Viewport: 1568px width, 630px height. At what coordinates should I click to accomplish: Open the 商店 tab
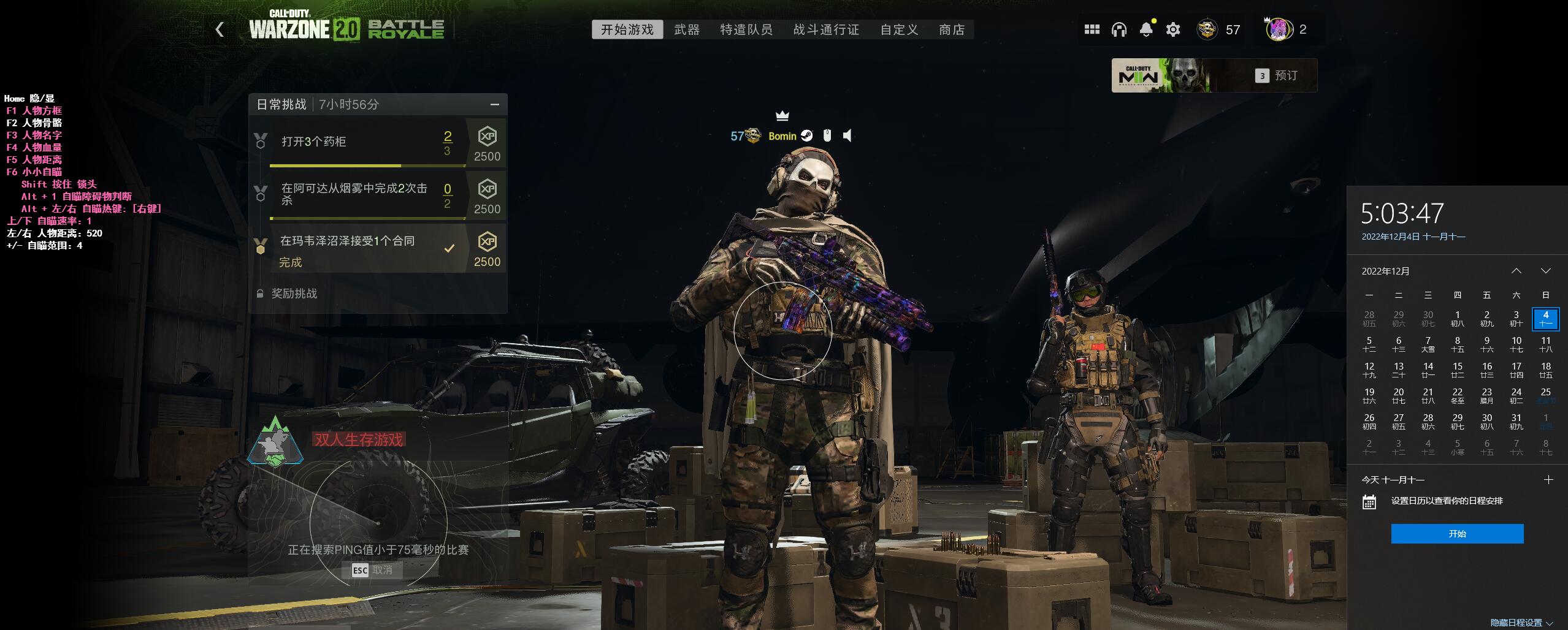click(952, 29)
